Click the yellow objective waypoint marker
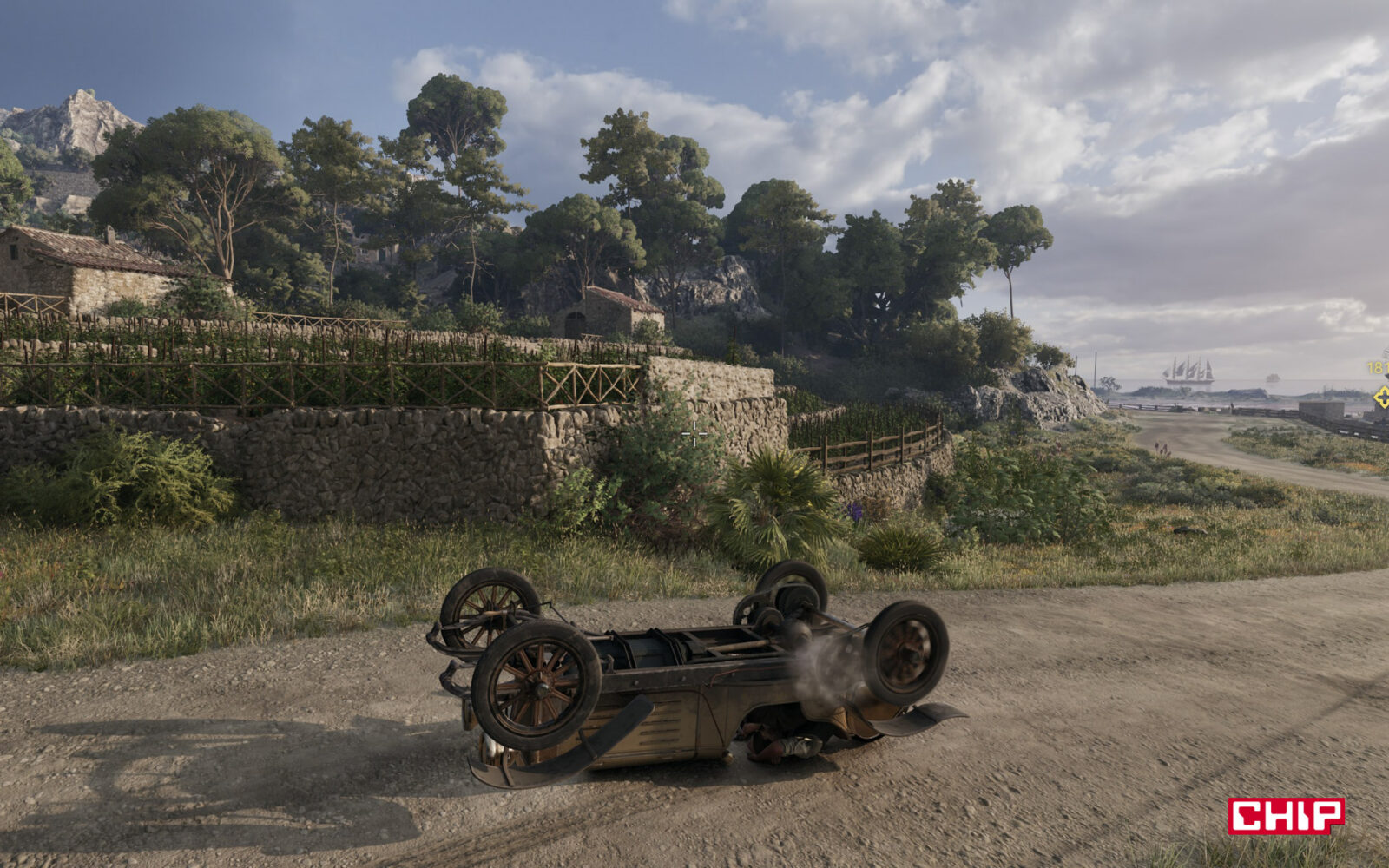Screen dimensions: 1389x868 tap(1381, 398)
